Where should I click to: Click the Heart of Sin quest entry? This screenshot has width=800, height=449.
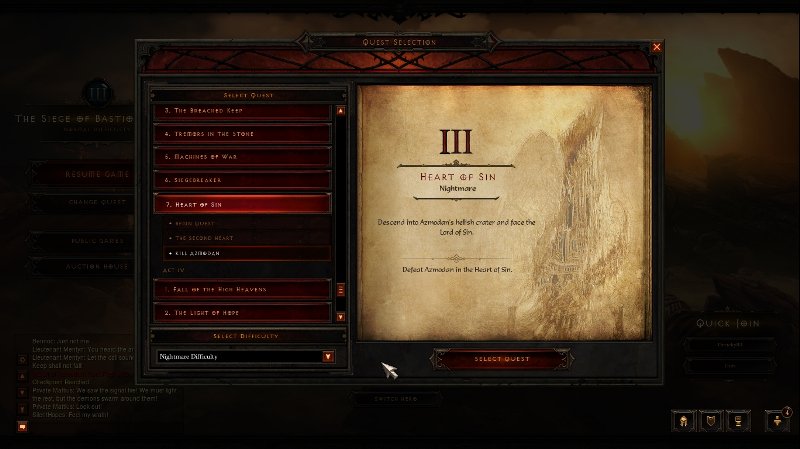click(241, 205)
